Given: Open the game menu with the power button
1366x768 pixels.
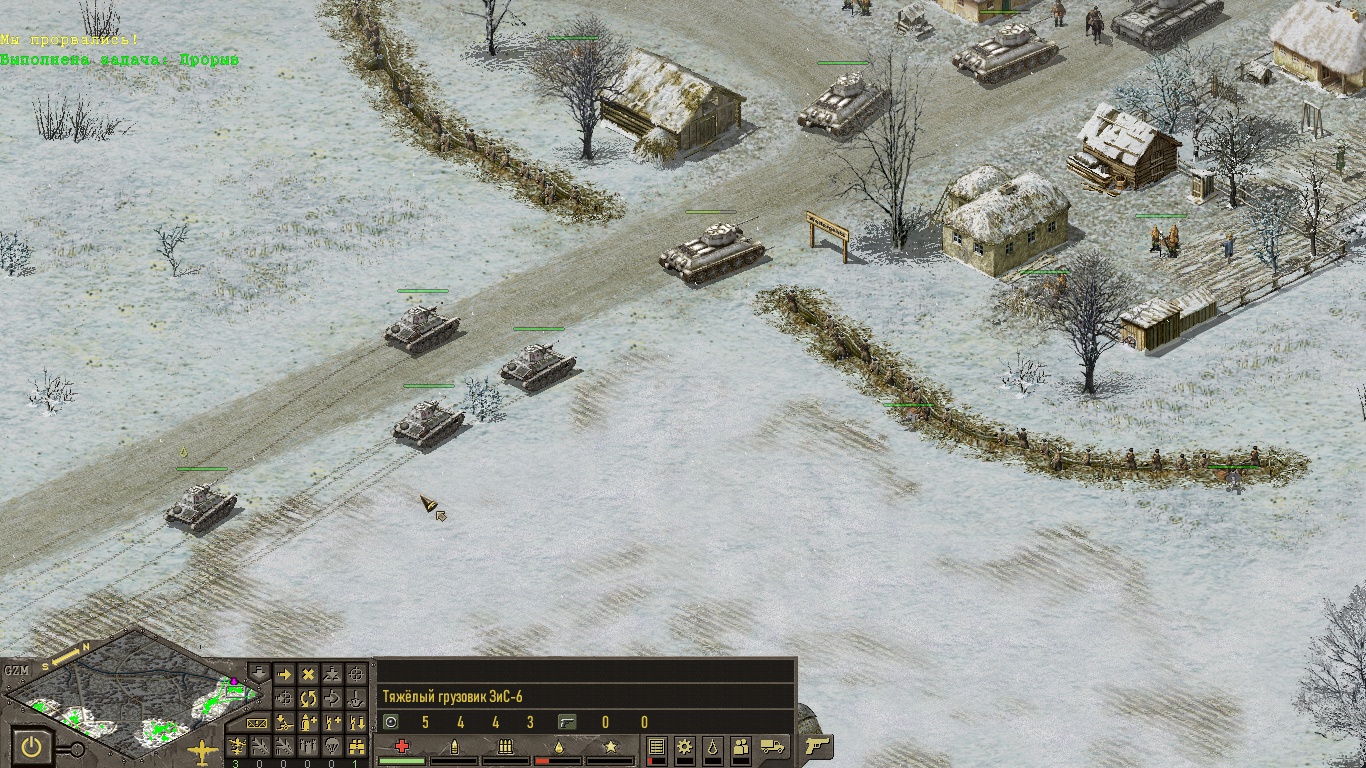Looking at the screenshot, I should pyautogui.click(x=32, y=747).
